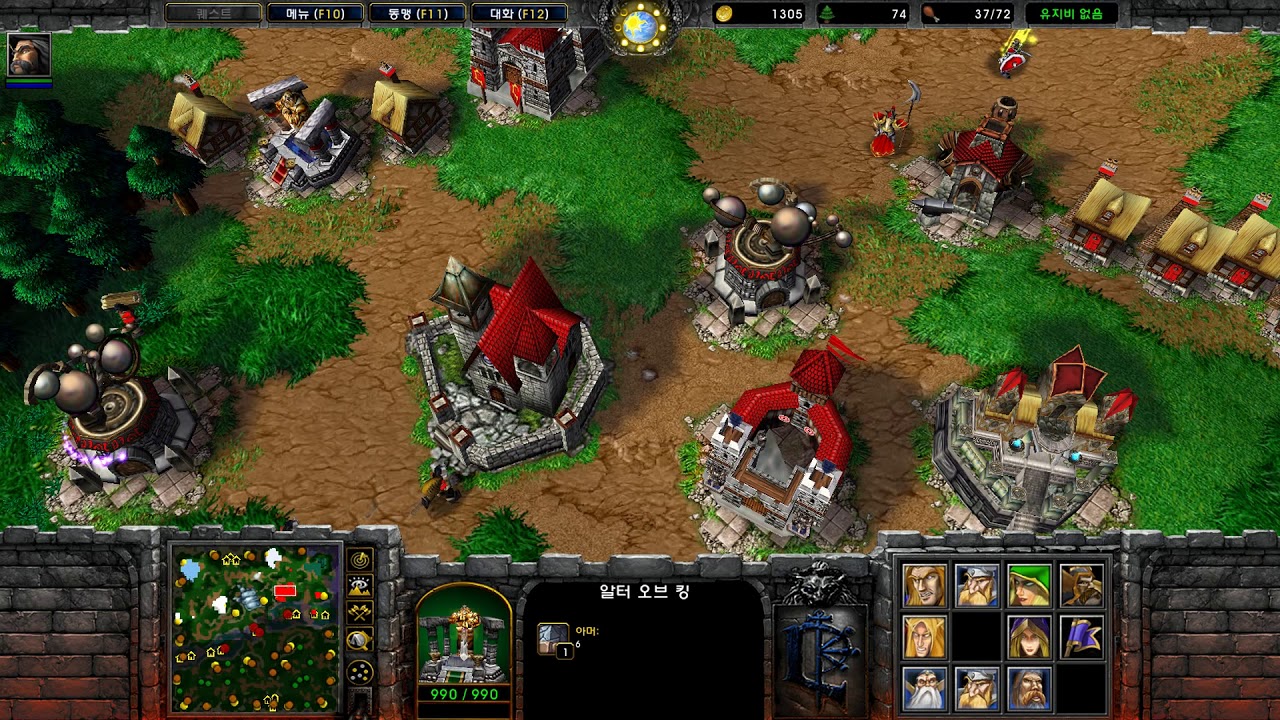The height and width of the screenshot is (720, 1280).
Task: Summon the white-bearded Archmage hero
Action: (x=924, y=689)
